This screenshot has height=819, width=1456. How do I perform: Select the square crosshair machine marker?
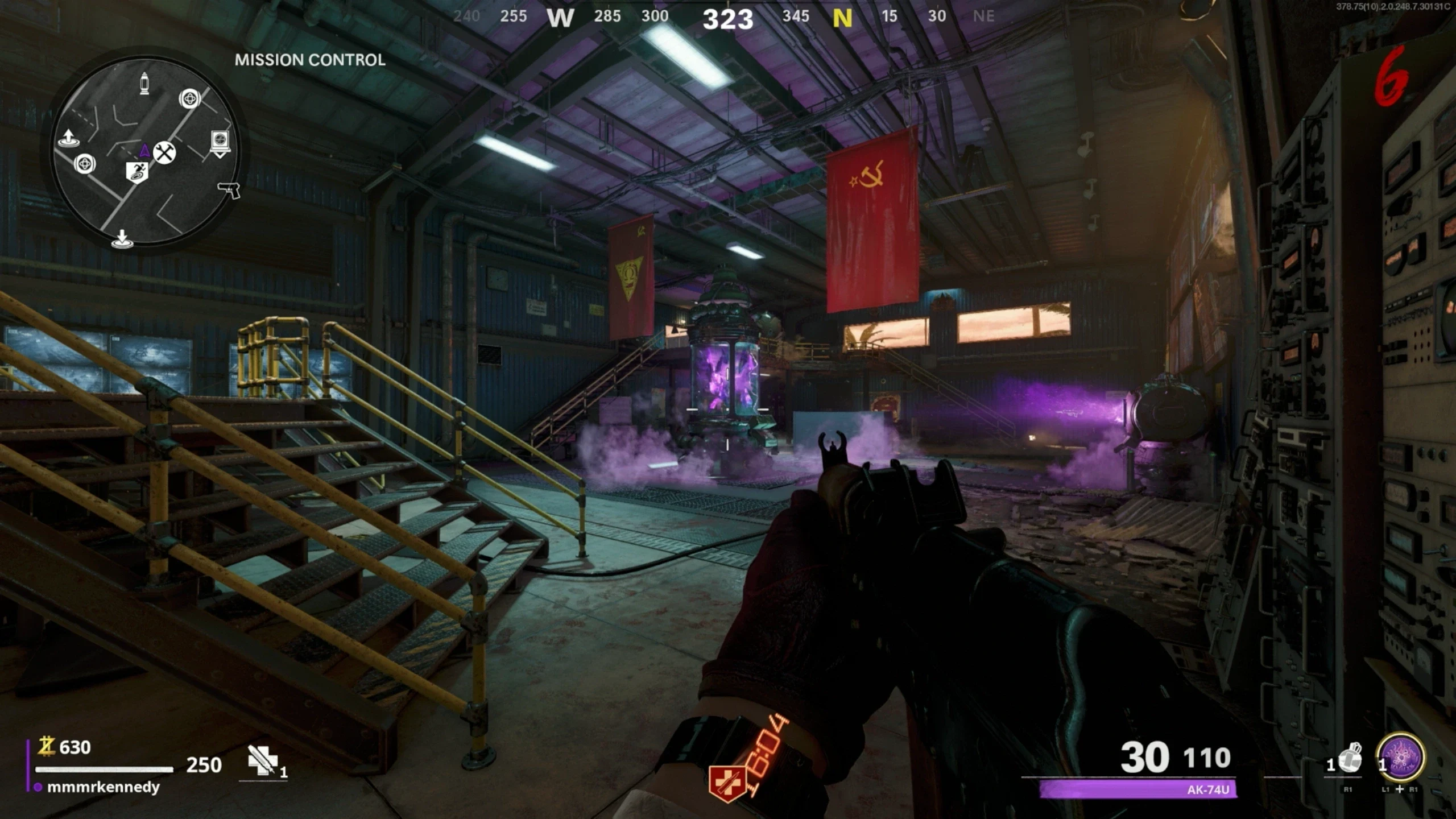coord(220,142)
